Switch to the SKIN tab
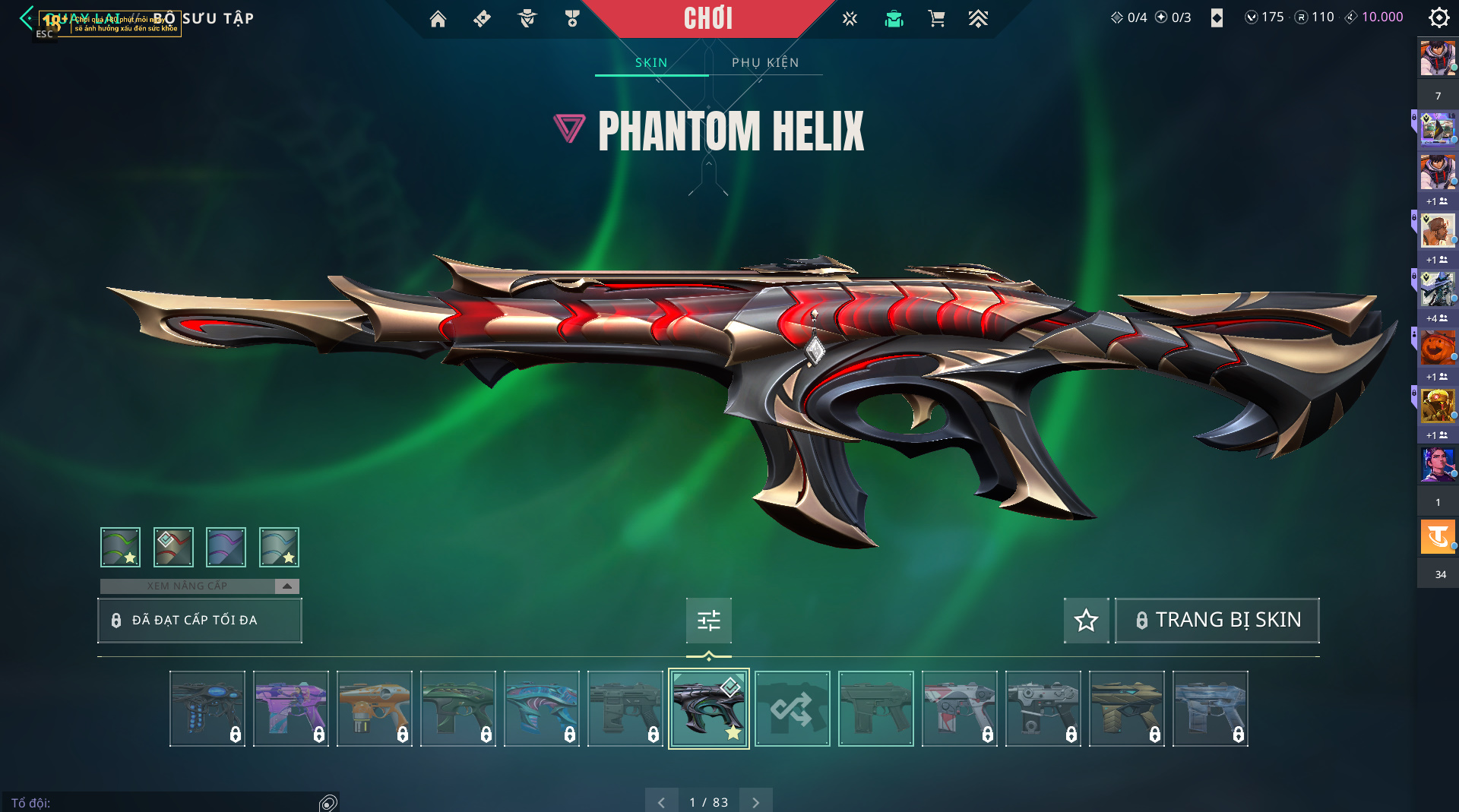The width and height of the screenshot is (1459, 812). [x=651, y=62]
